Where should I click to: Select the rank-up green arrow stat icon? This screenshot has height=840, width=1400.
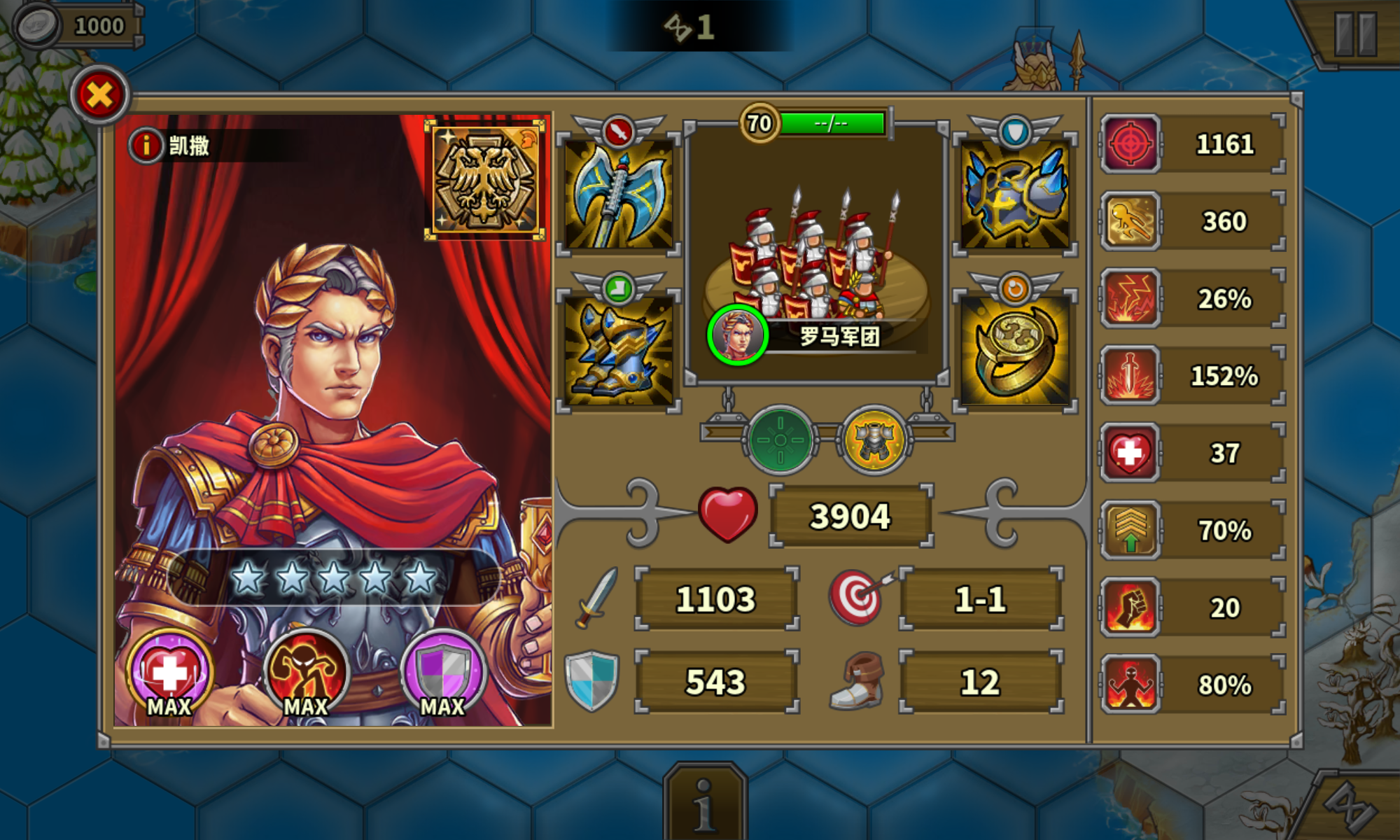pos(1130,530)
